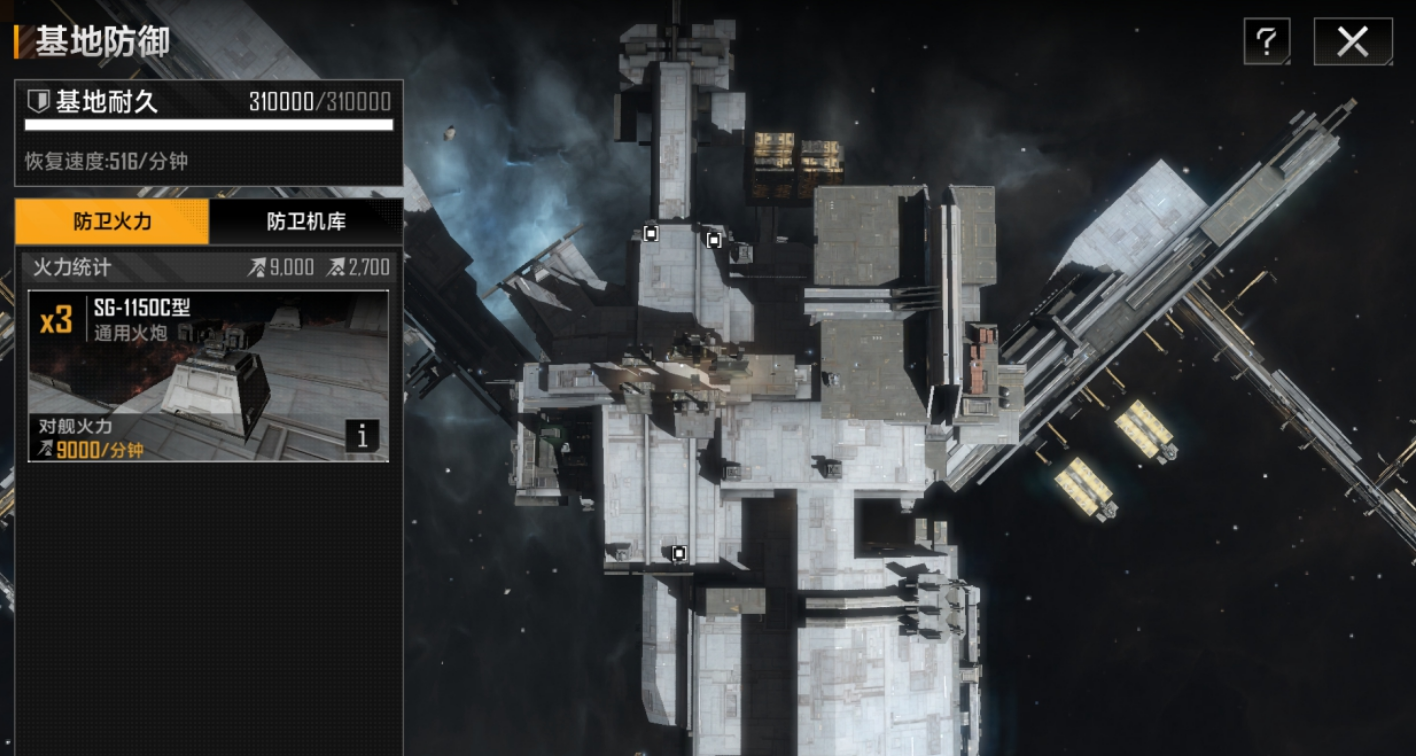Screen dimensions: 1416x756
Task: Switch to the 防卫机库 tab
Action: 306,222
